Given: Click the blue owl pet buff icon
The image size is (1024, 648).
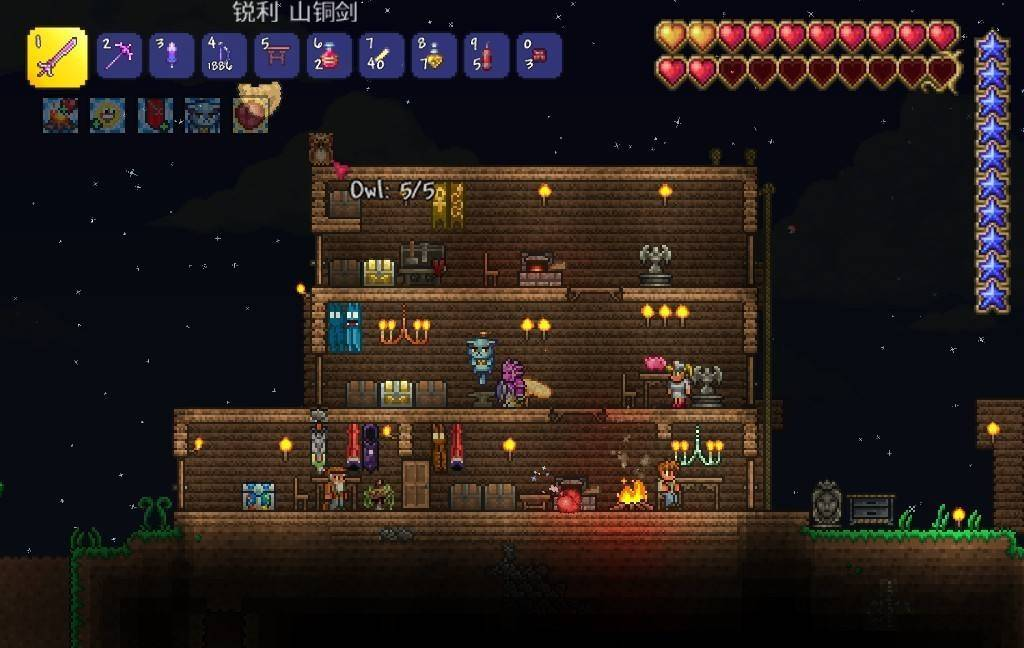Looking at the screenshot, I should click(x=202, y=116).
